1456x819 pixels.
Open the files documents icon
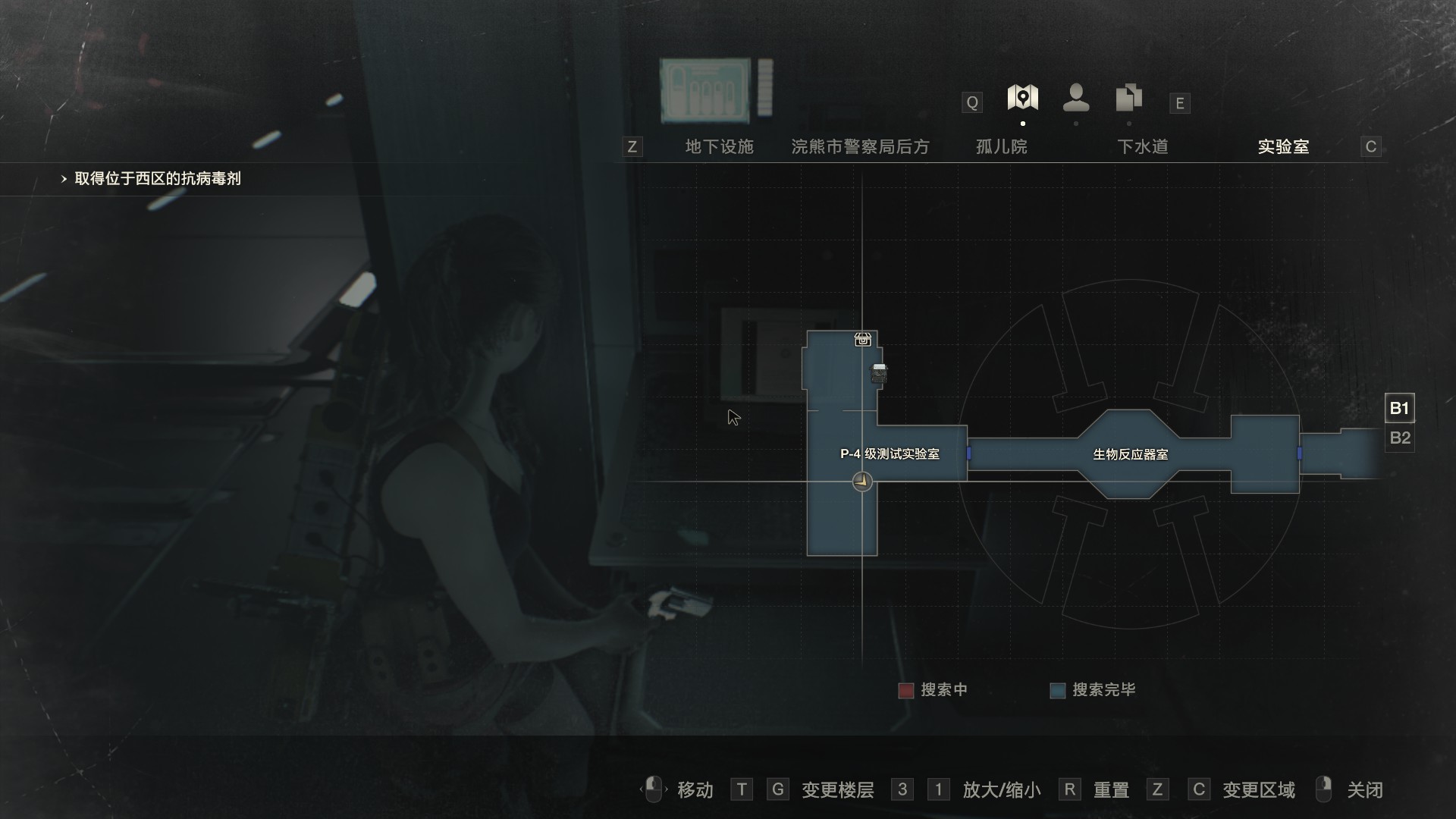click(x=1129, y=98)
